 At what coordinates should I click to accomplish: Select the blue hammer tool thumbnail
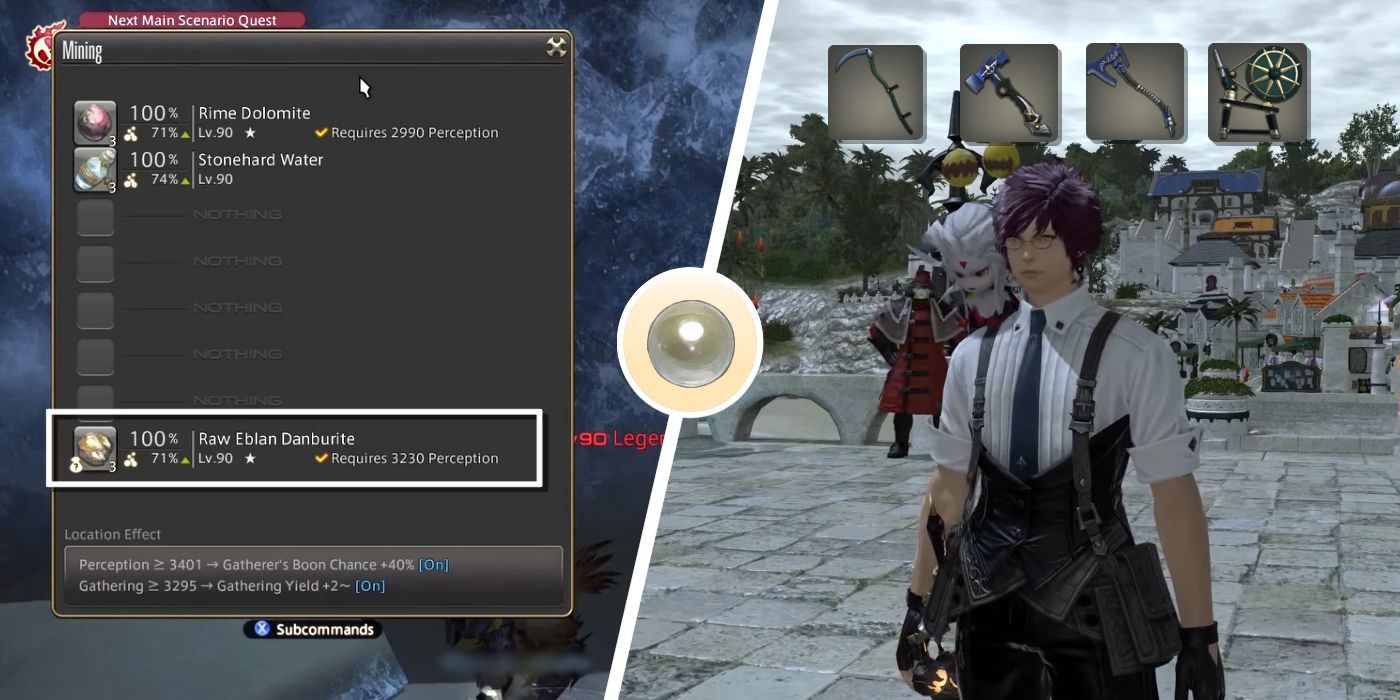tap(1008, 92)
